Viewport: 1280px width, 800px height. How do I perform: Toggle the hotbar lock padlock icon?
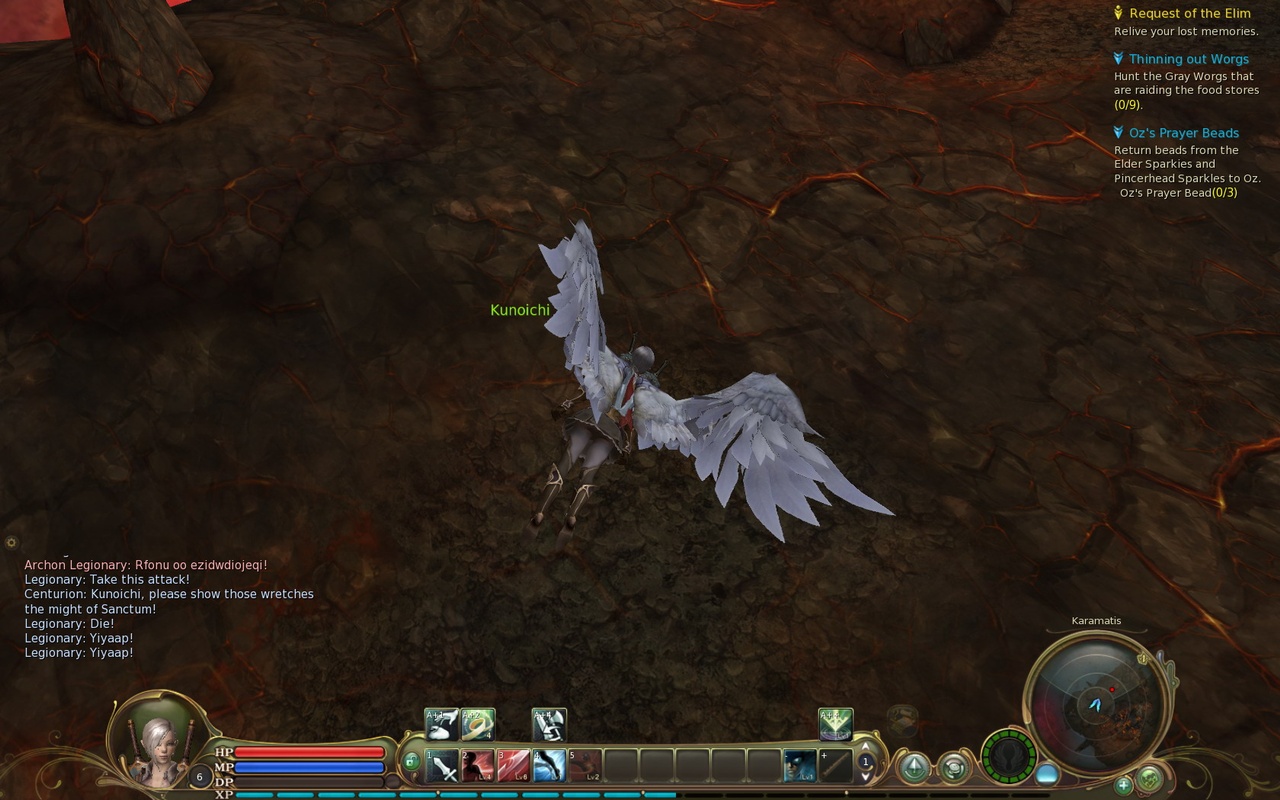pyautogui.click(x=412, y=760)
